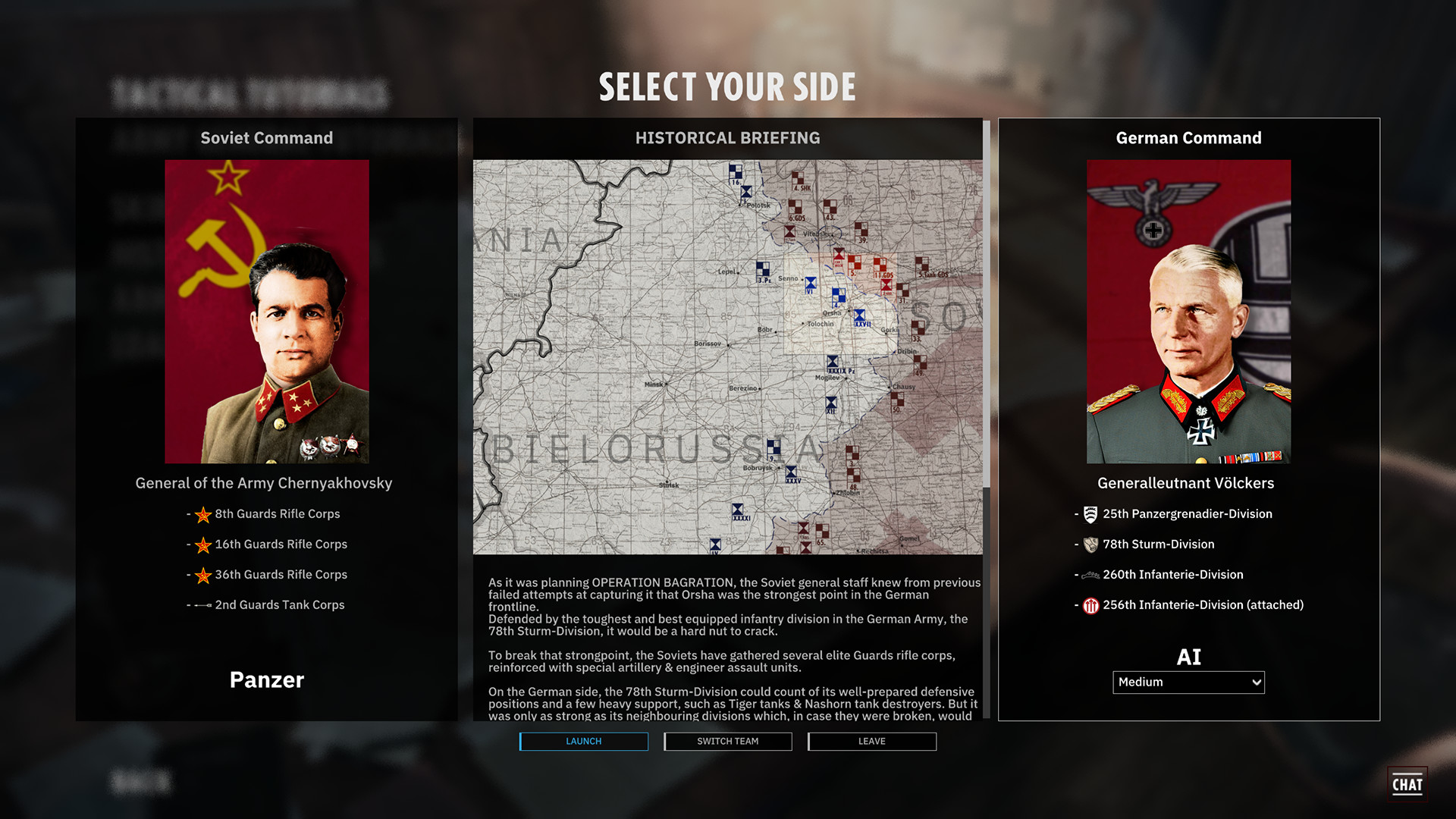This screenshot has width=1456, height=819.
Task: Select the 260th Infanterie-Division unit icon
Action: (x=1090, y=575)
